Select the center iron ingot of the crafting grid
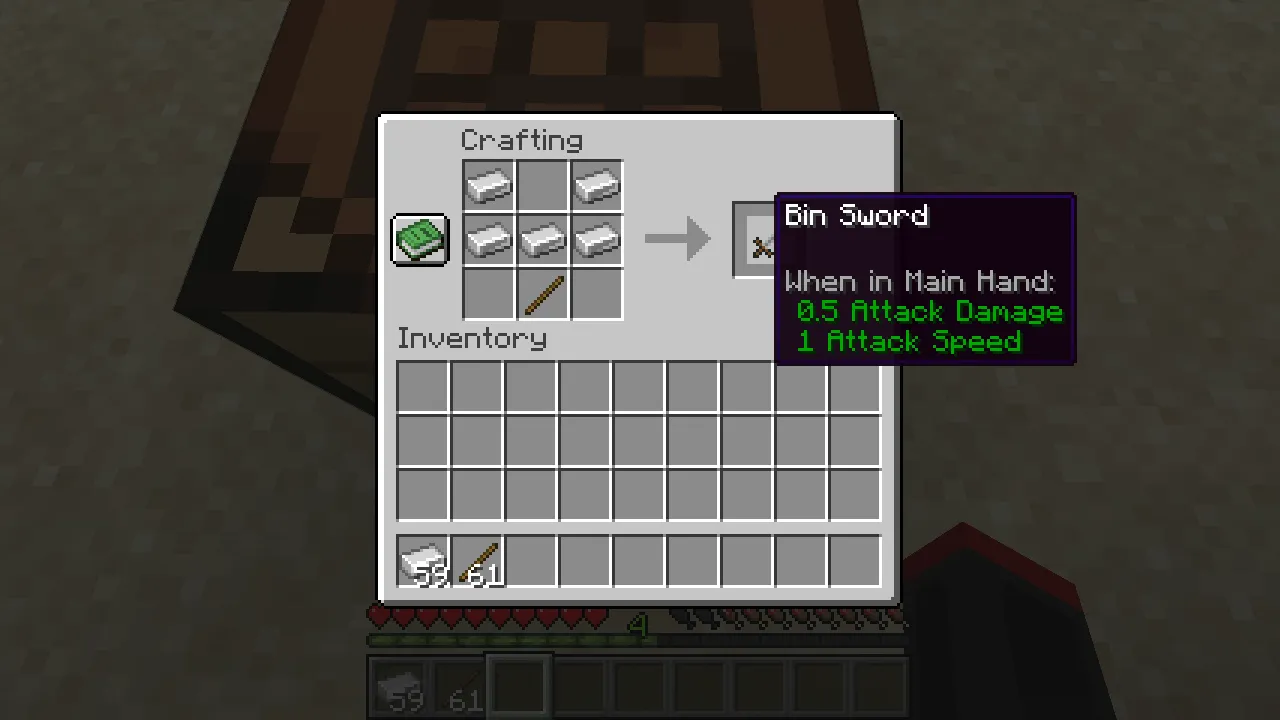The height and width of the screenshot is (720, 1280). pos(543,239)
